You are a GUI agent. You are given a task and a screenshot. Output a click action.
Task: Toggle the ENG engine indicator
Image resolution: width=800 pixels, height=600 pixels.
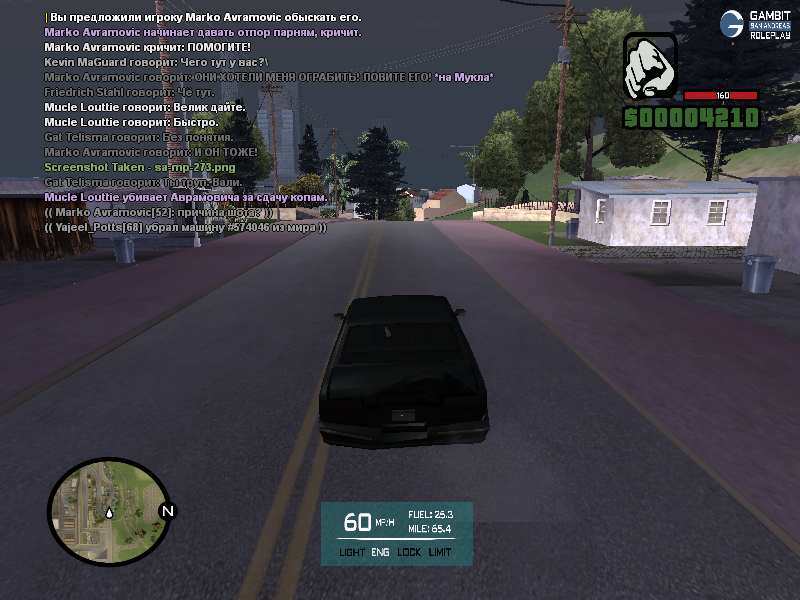(x=381, y=552)
